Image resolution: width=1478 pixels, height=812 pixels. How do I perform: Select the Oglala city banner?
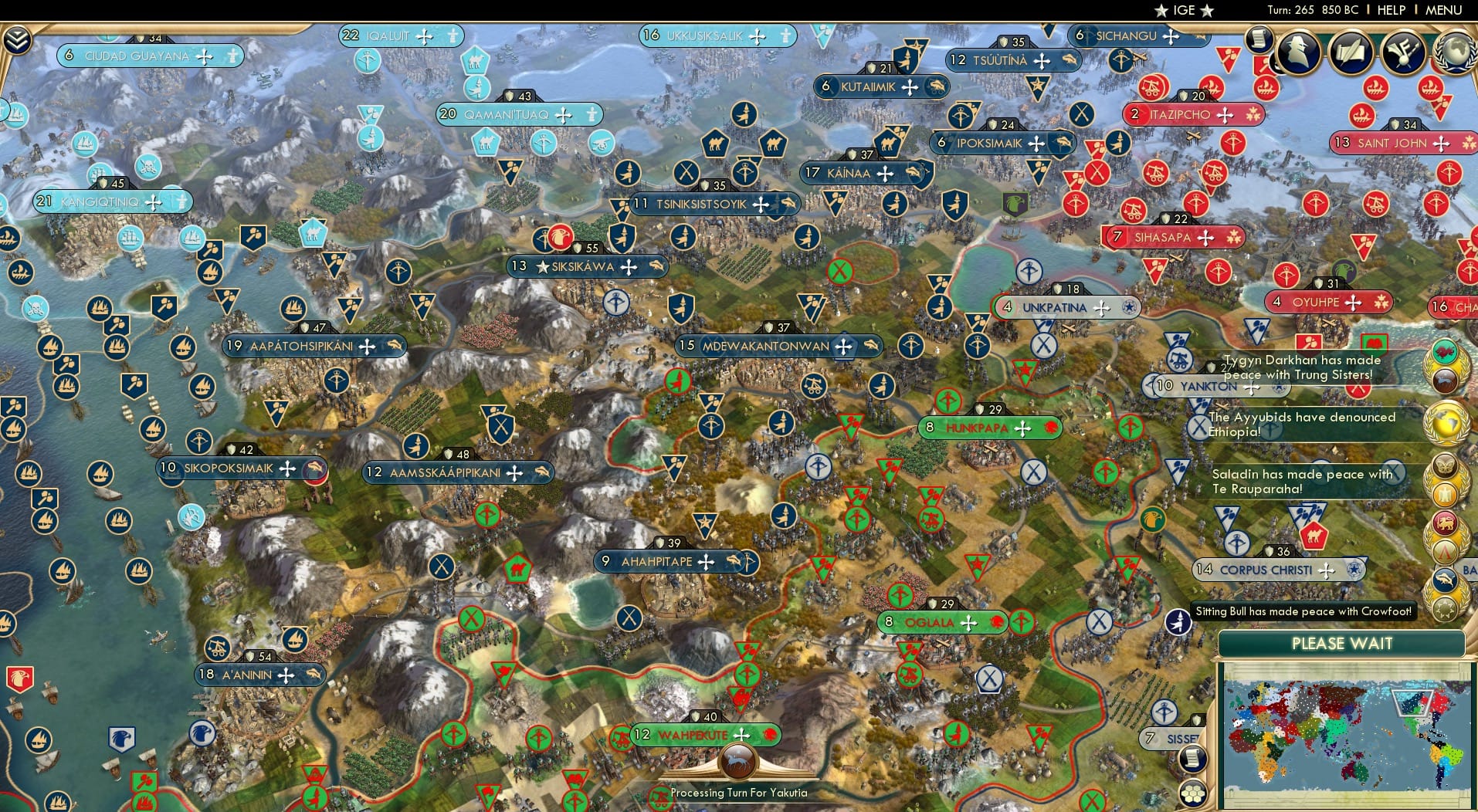pos(943,620)
